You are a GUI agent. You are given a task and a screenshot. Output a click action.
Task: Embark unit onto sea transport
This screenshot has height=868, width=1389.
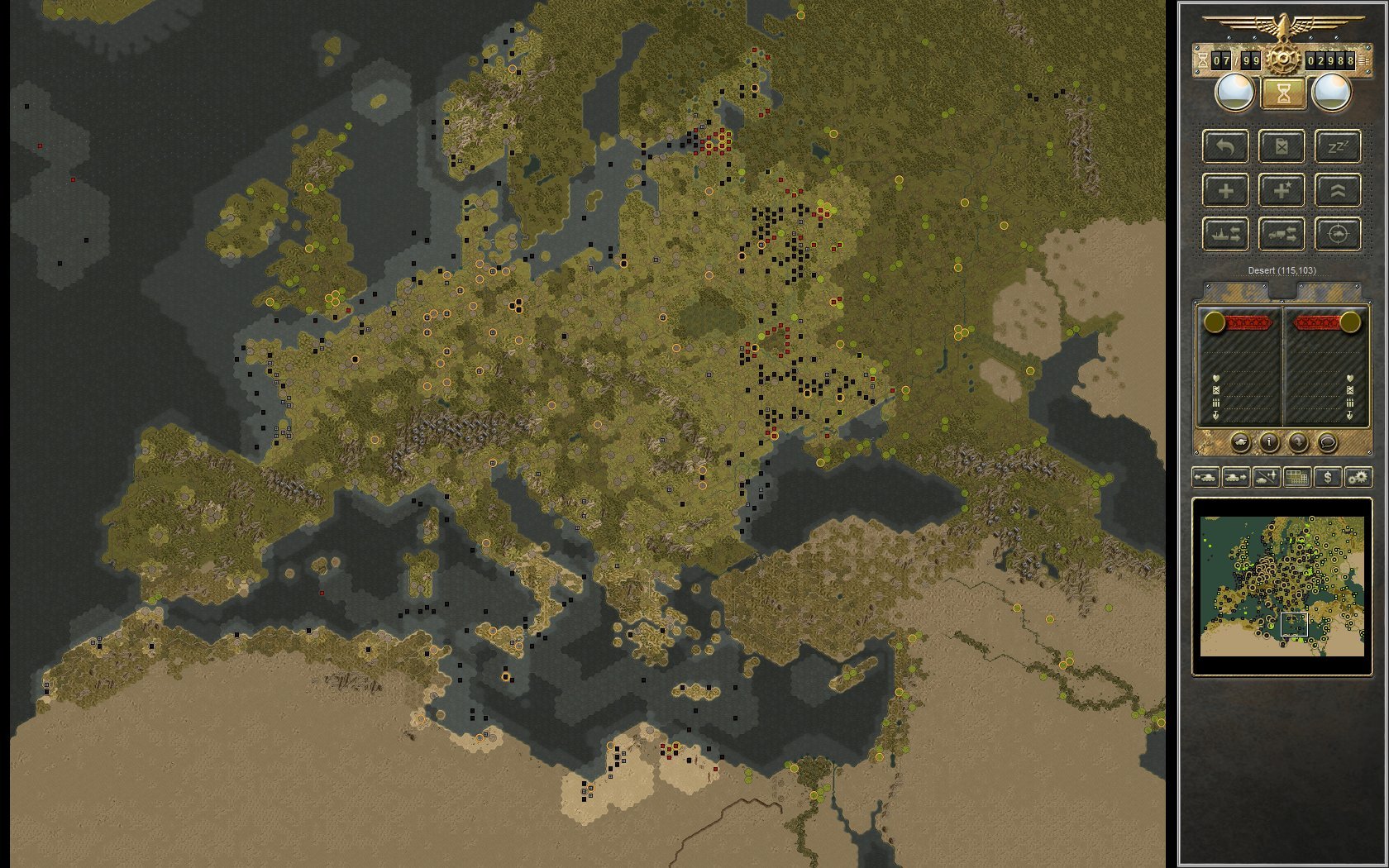point(1225,234)
